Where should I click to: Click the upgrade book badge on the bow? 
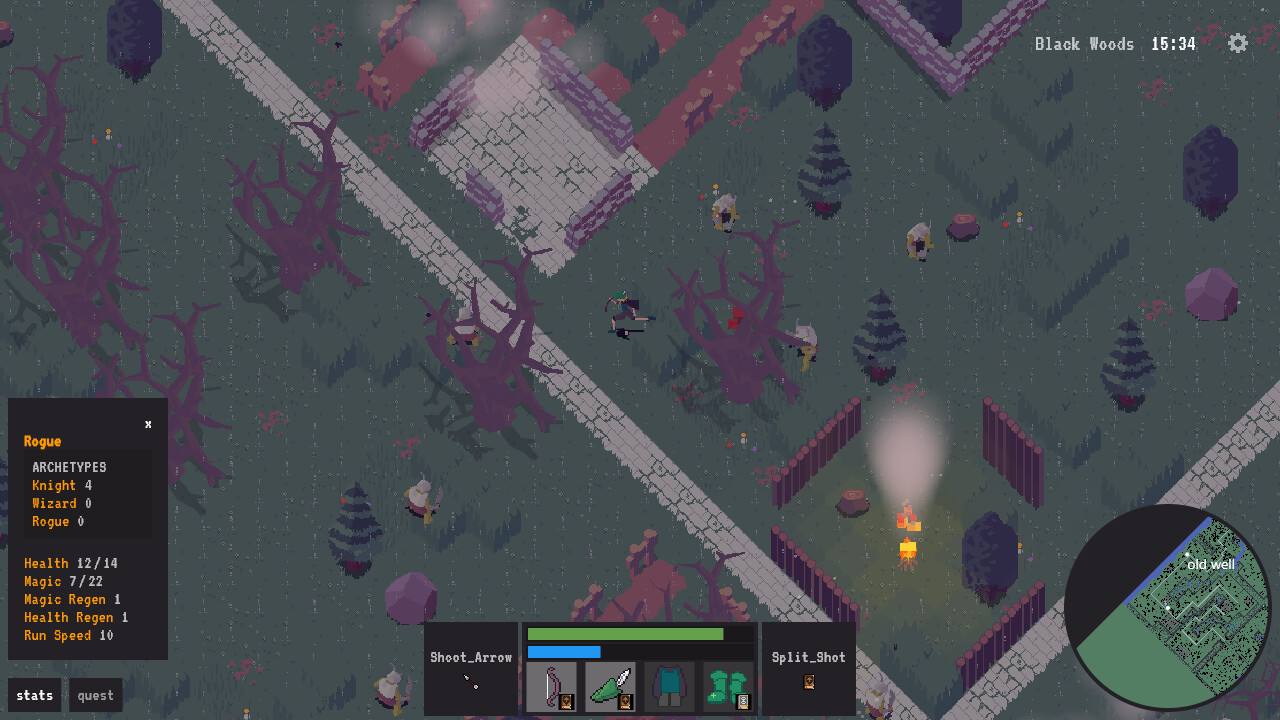click(564, 701)
